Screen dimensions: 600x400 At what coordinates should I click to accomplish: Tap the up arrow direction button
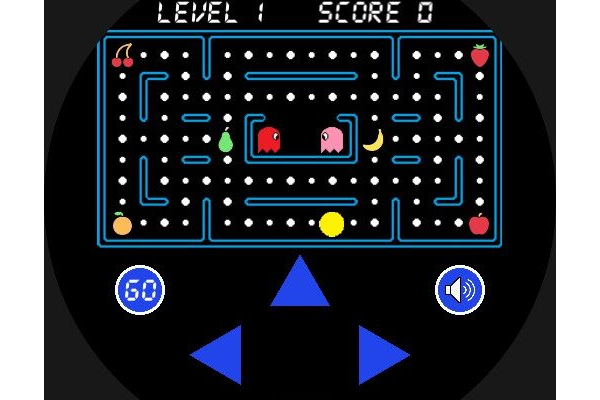(300, 285)
